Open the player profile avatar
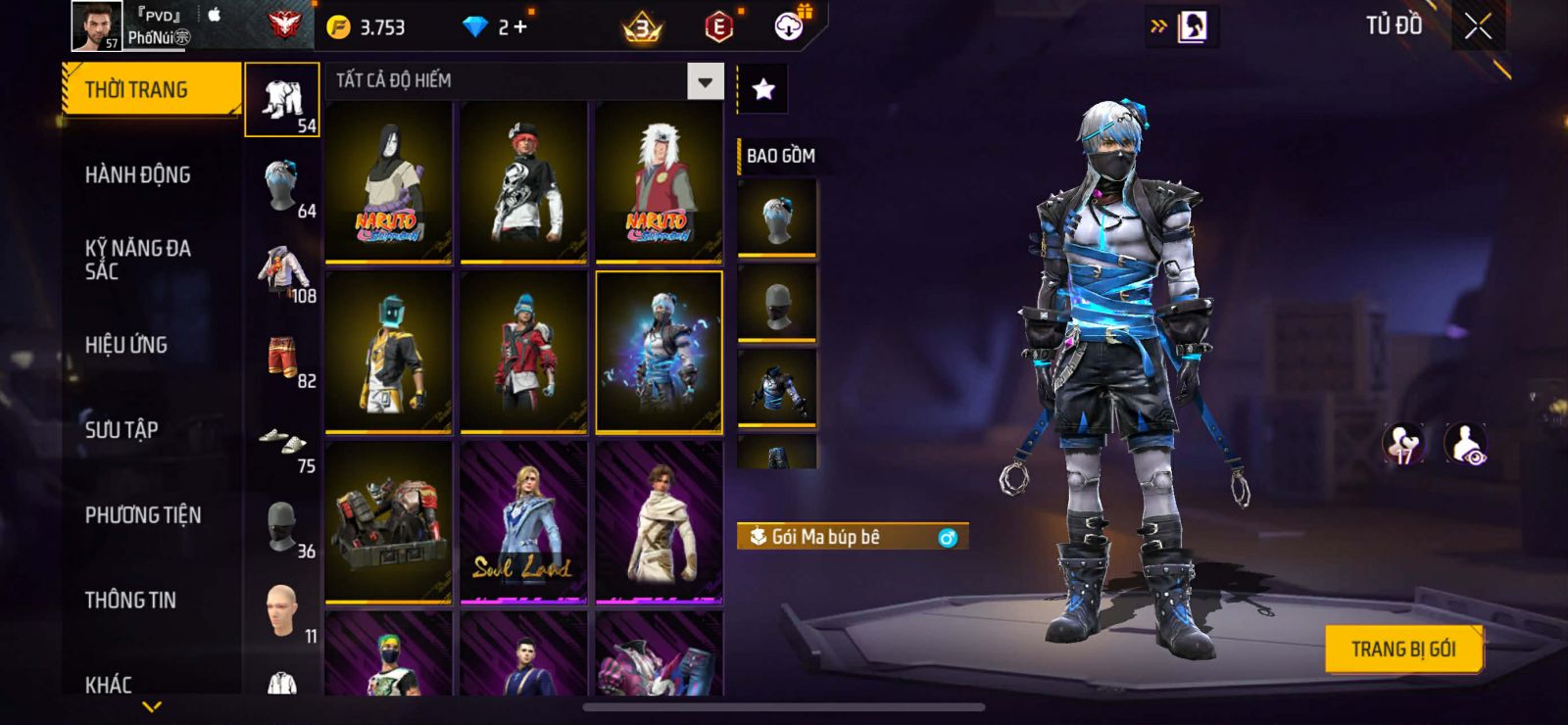This screenshot has height=725, width=1568. 96,25
